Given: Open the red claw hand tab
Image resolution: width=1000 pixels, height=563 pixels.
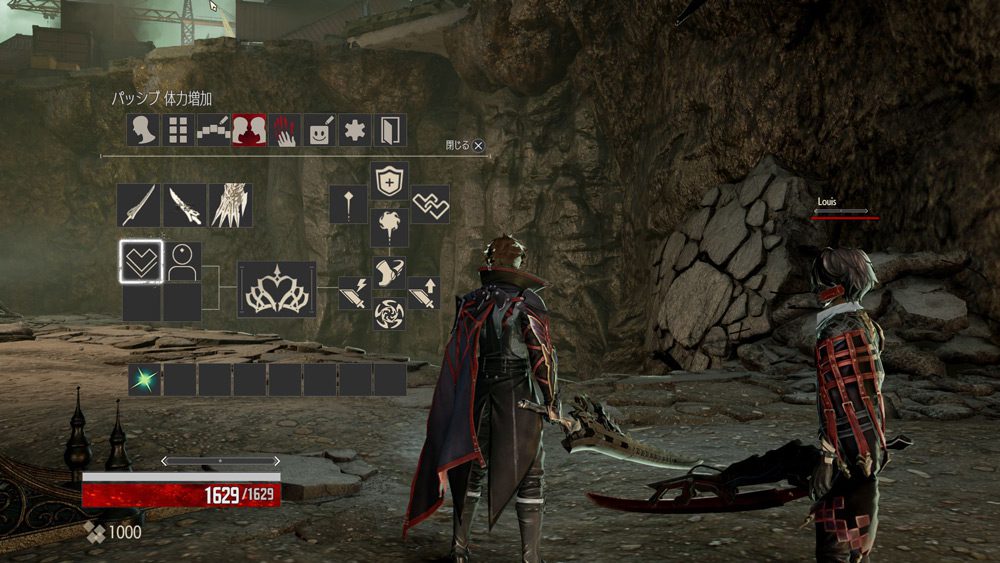Looking at the screenshot, I should tap(284, 131).
